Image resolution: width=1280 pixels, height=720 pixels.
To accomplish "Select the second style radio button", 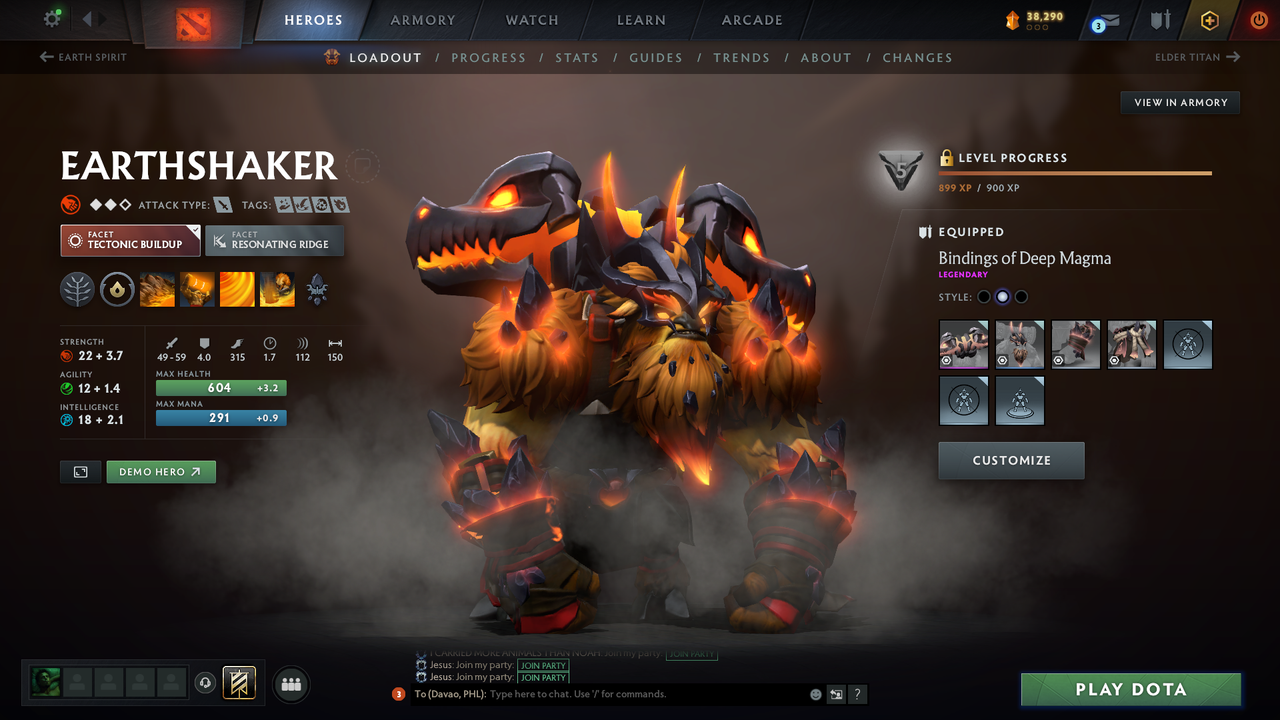I will coord(1002,296).
